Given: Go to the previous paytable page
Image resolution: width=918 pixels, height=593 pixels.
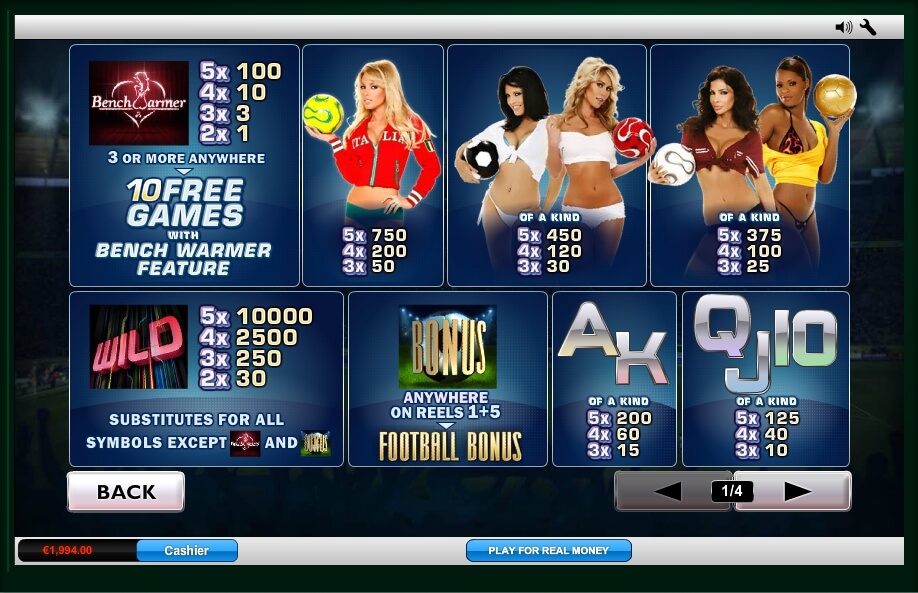Looking at the screenshot, I should (666, 491).
